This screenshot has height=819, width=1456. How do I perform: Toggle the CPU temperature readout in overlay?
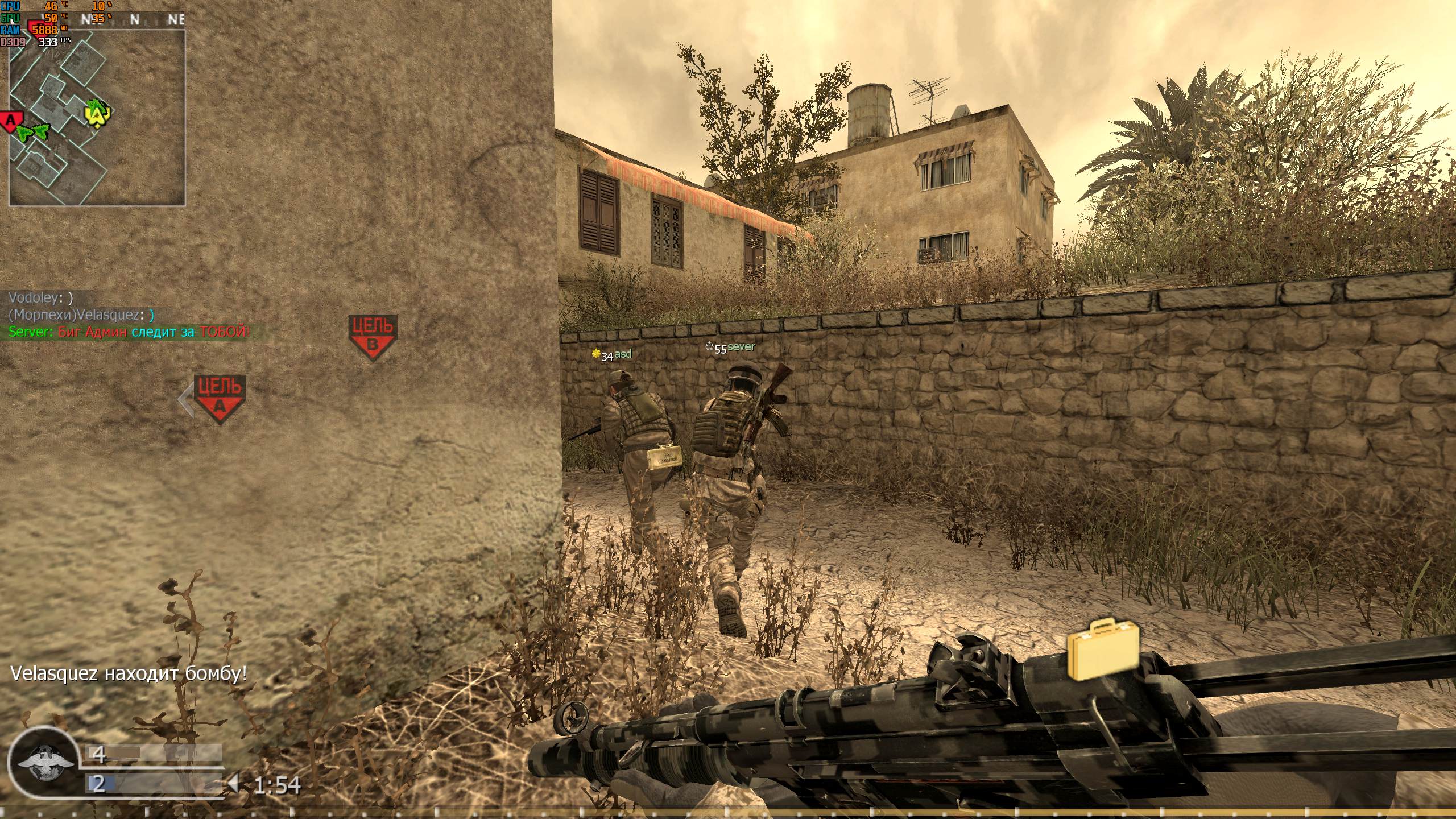28,7
